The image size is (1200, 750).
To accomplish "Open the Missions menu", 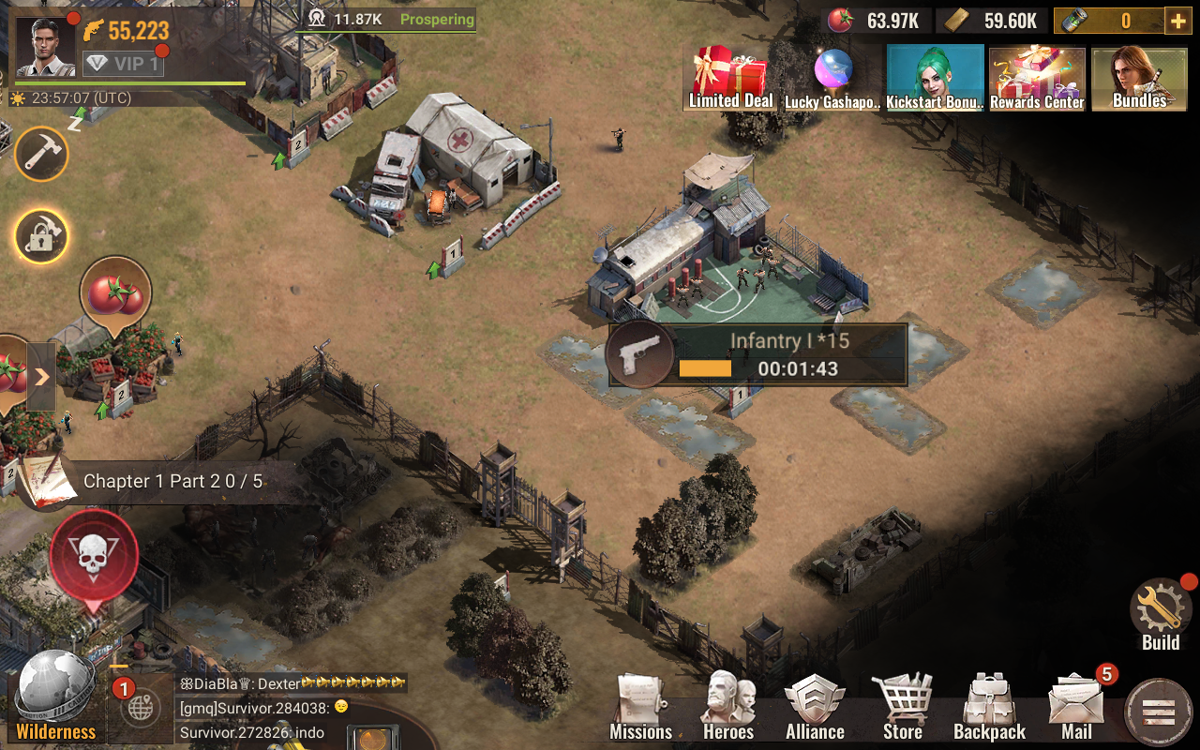I will (641, 708).
